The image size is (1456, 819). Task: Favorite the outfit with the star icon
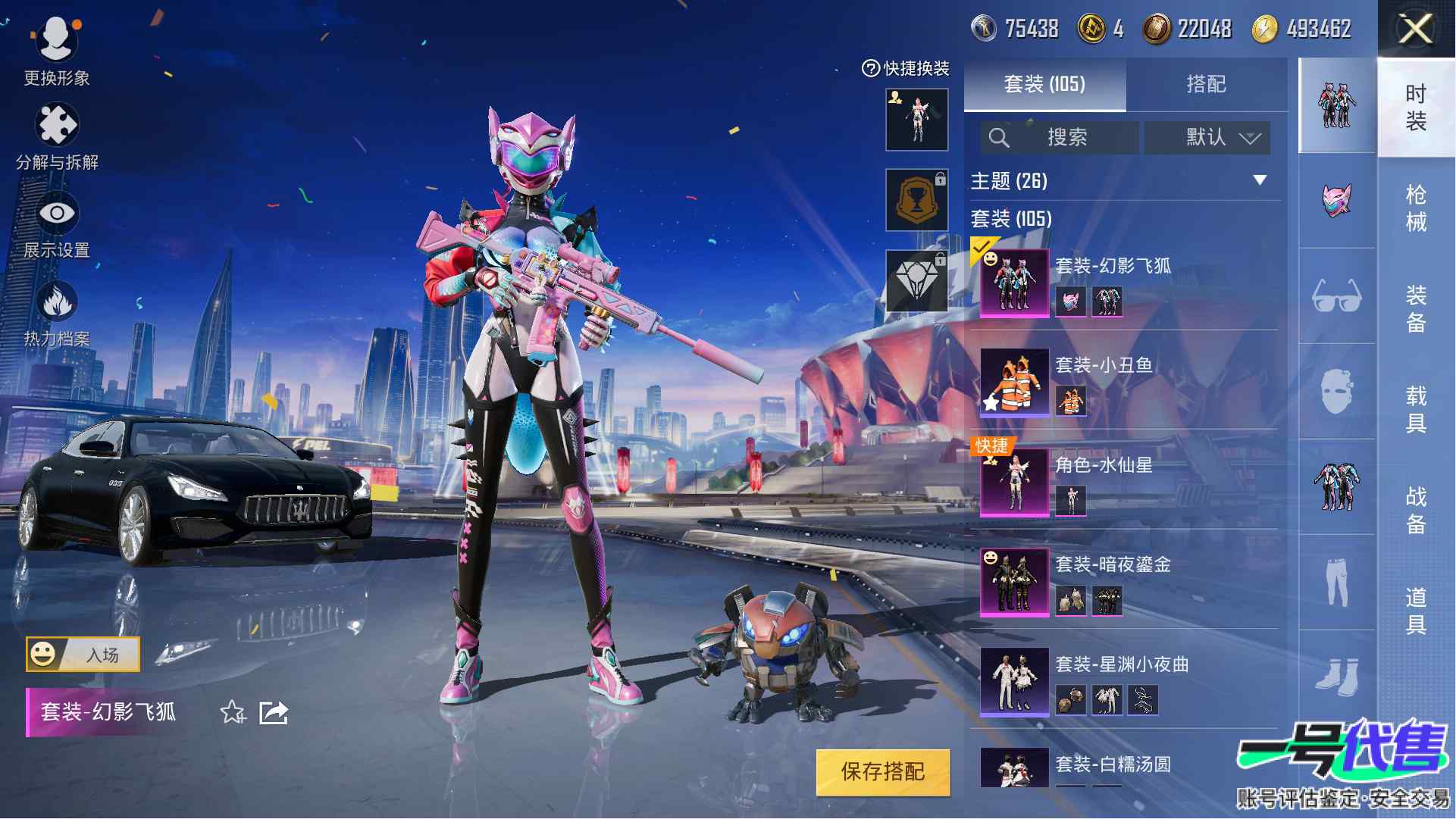click(x=233, y=712)
